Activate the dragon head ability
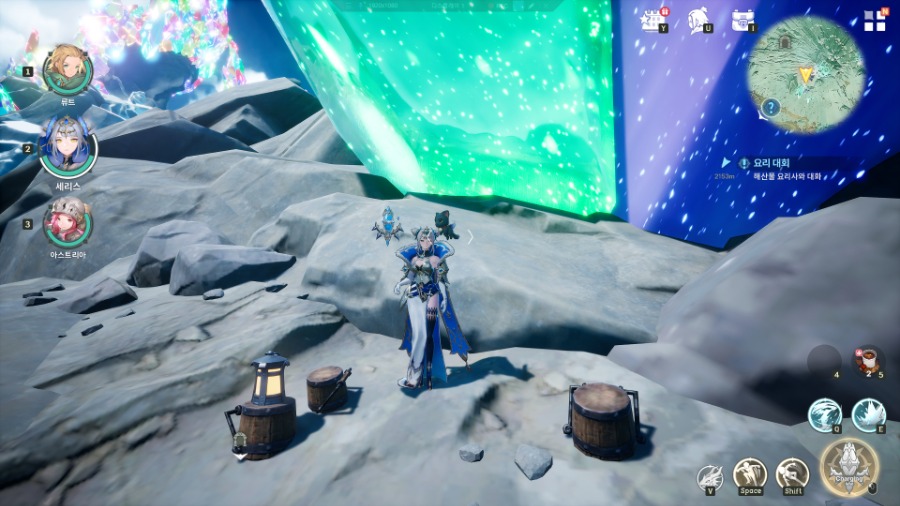 [x=710, y=475]
